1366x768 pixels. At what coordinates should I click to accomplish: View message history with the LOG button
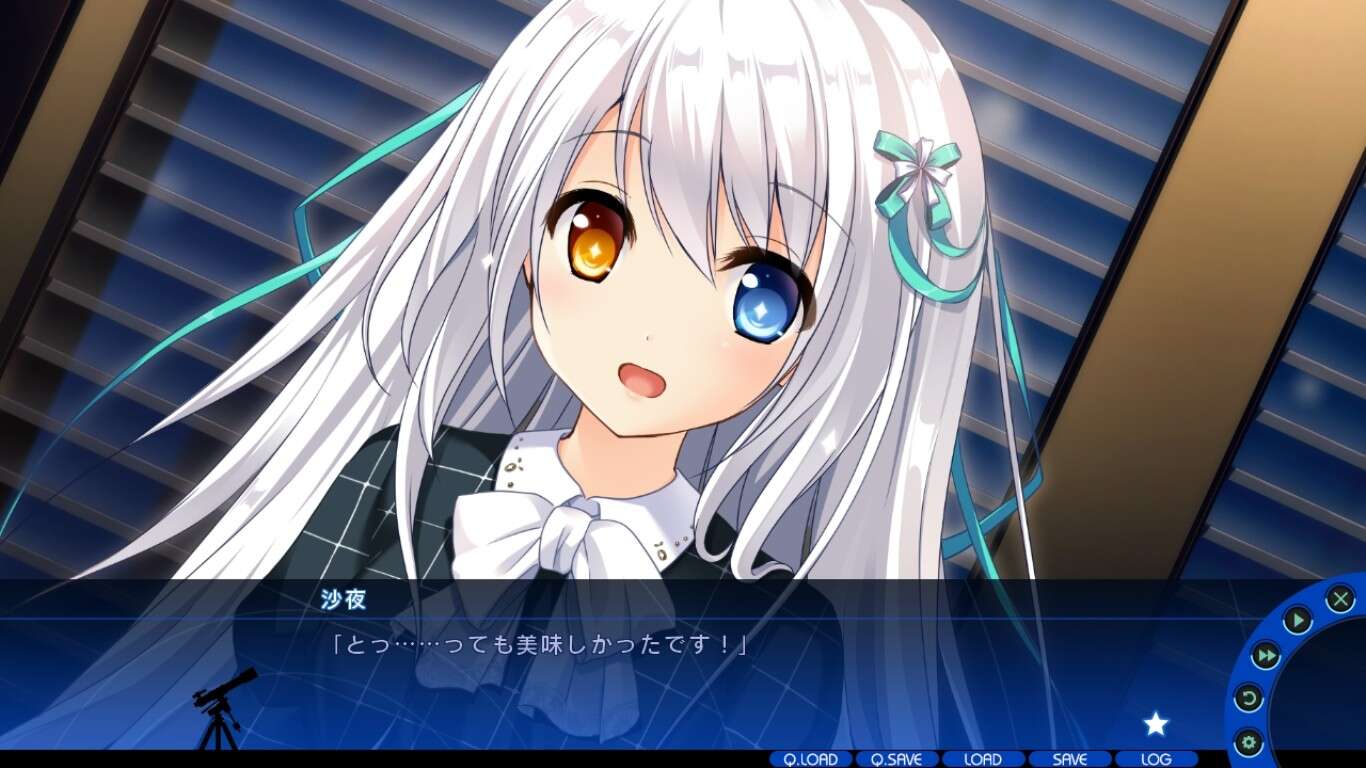[1153, 760]
